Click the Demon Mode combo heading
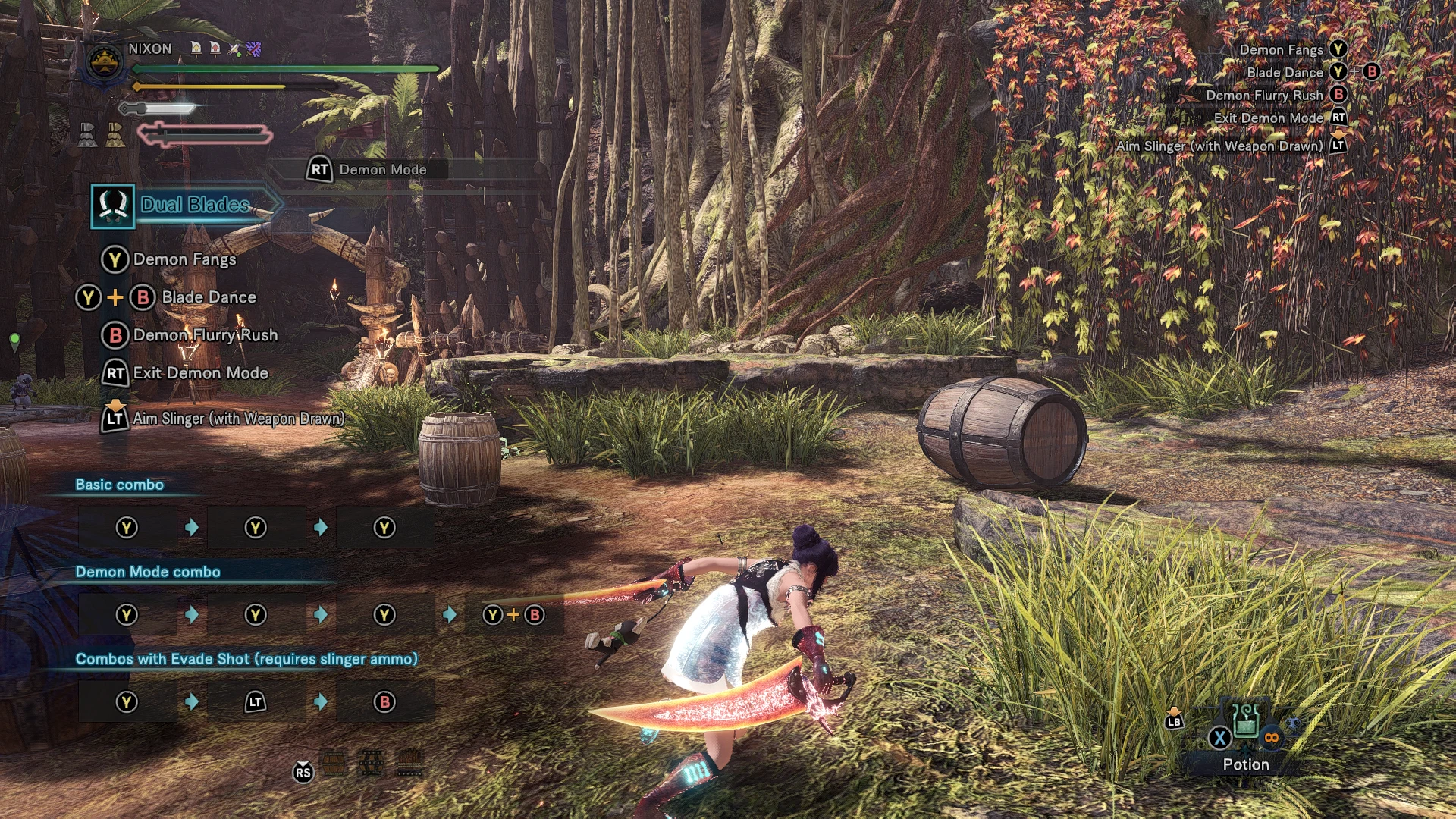The height and width of the screenshot is (819, 1456). click(x=148, y=572)
